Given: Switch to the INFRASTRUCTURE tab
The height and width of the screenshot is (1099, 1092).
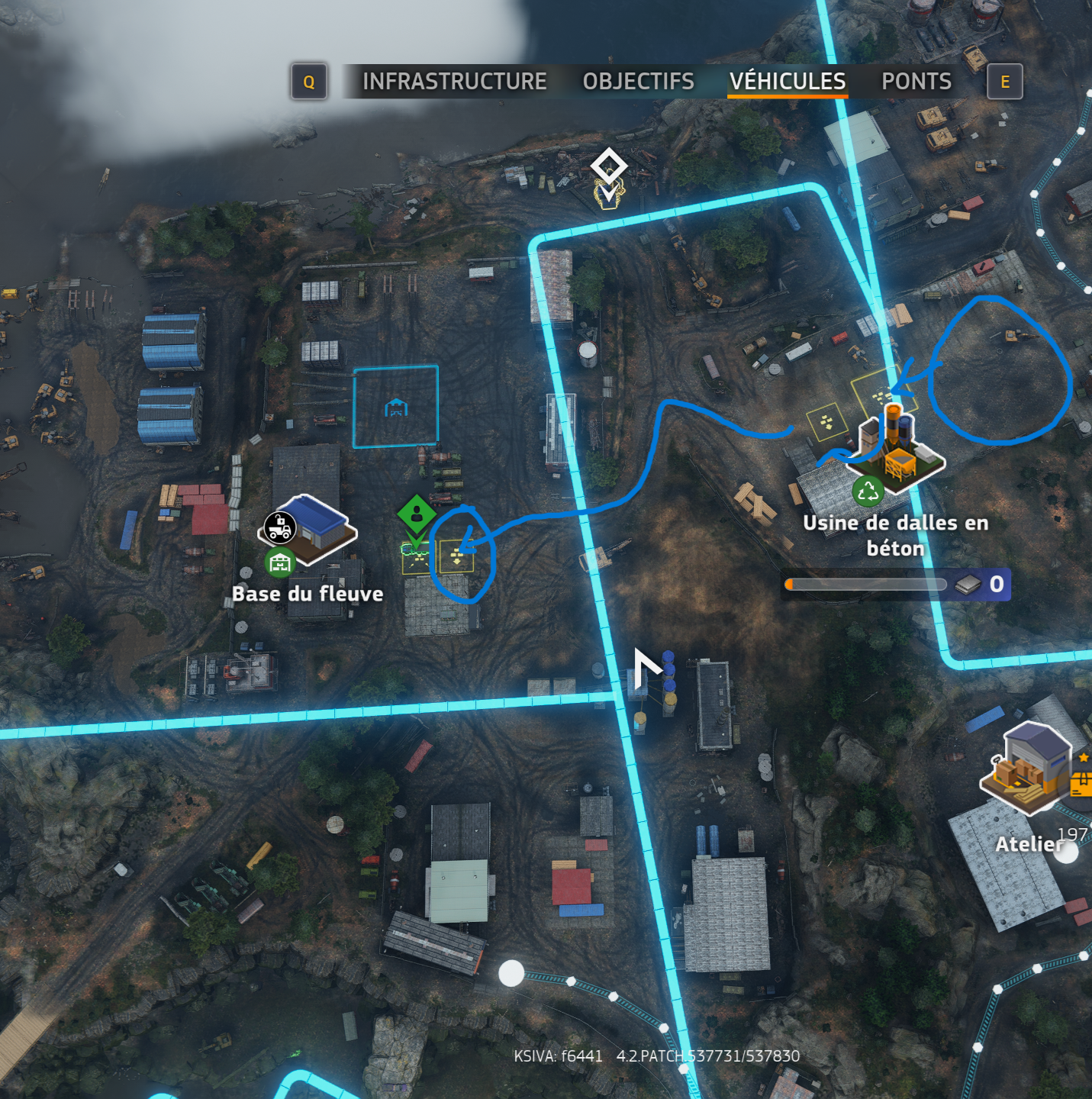Looking at the screenshot, I should pos(456,82).
